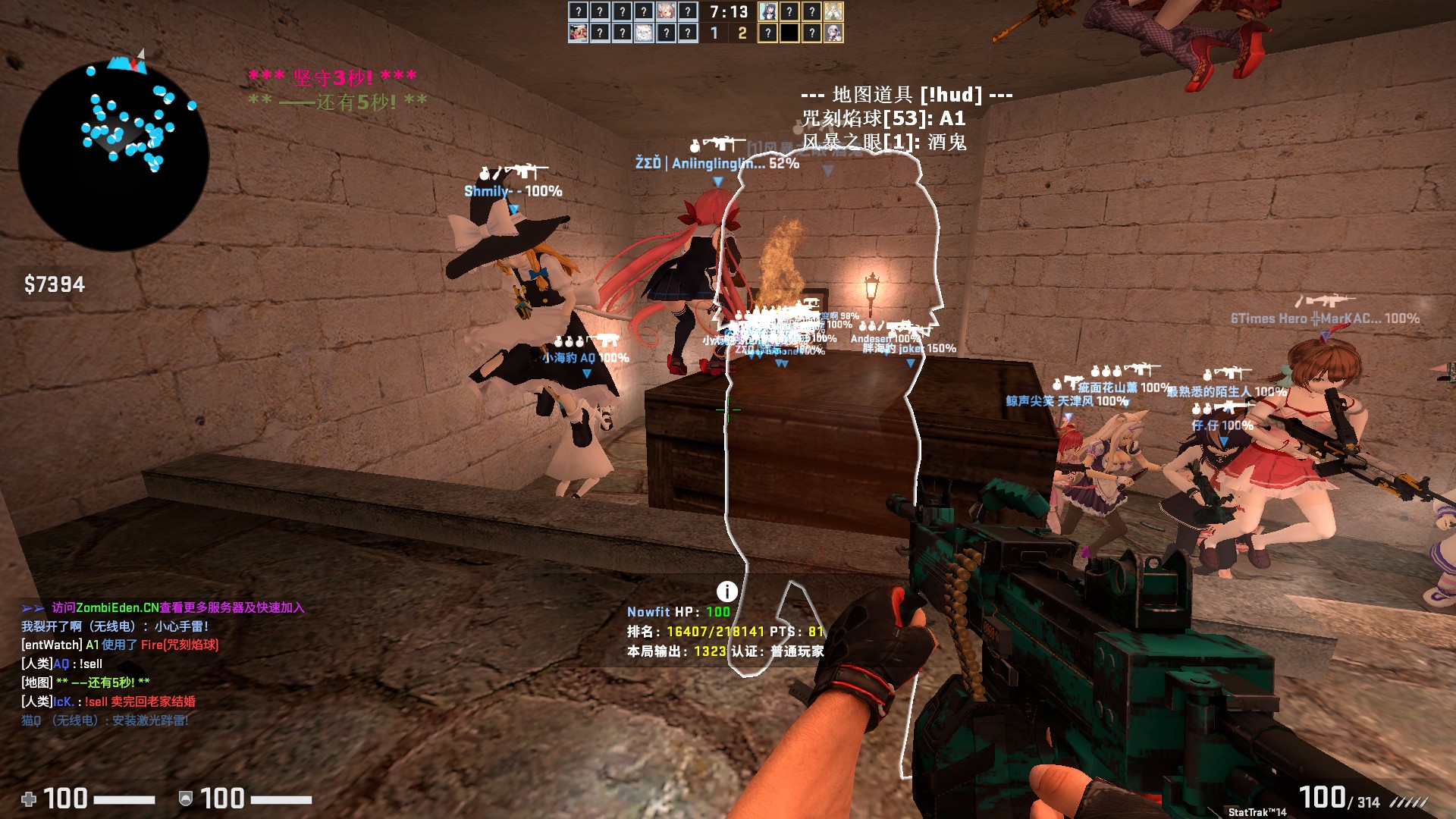This screenshot has height=819, width=1456.
Task: Click the circular radar minimap
Action: 114,155
